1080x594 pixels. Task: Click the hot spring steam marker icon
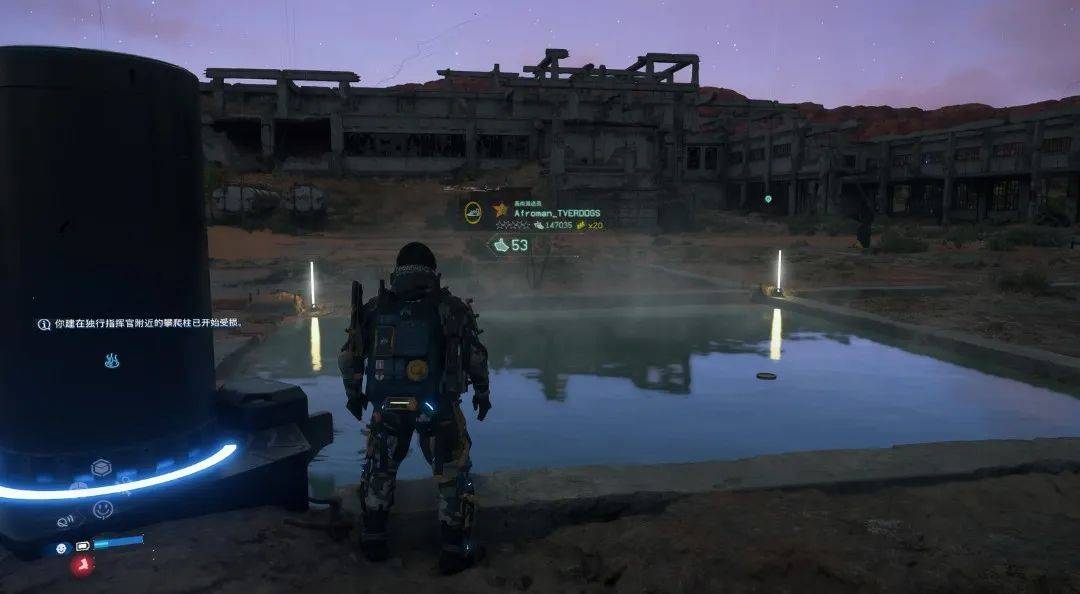112,361
